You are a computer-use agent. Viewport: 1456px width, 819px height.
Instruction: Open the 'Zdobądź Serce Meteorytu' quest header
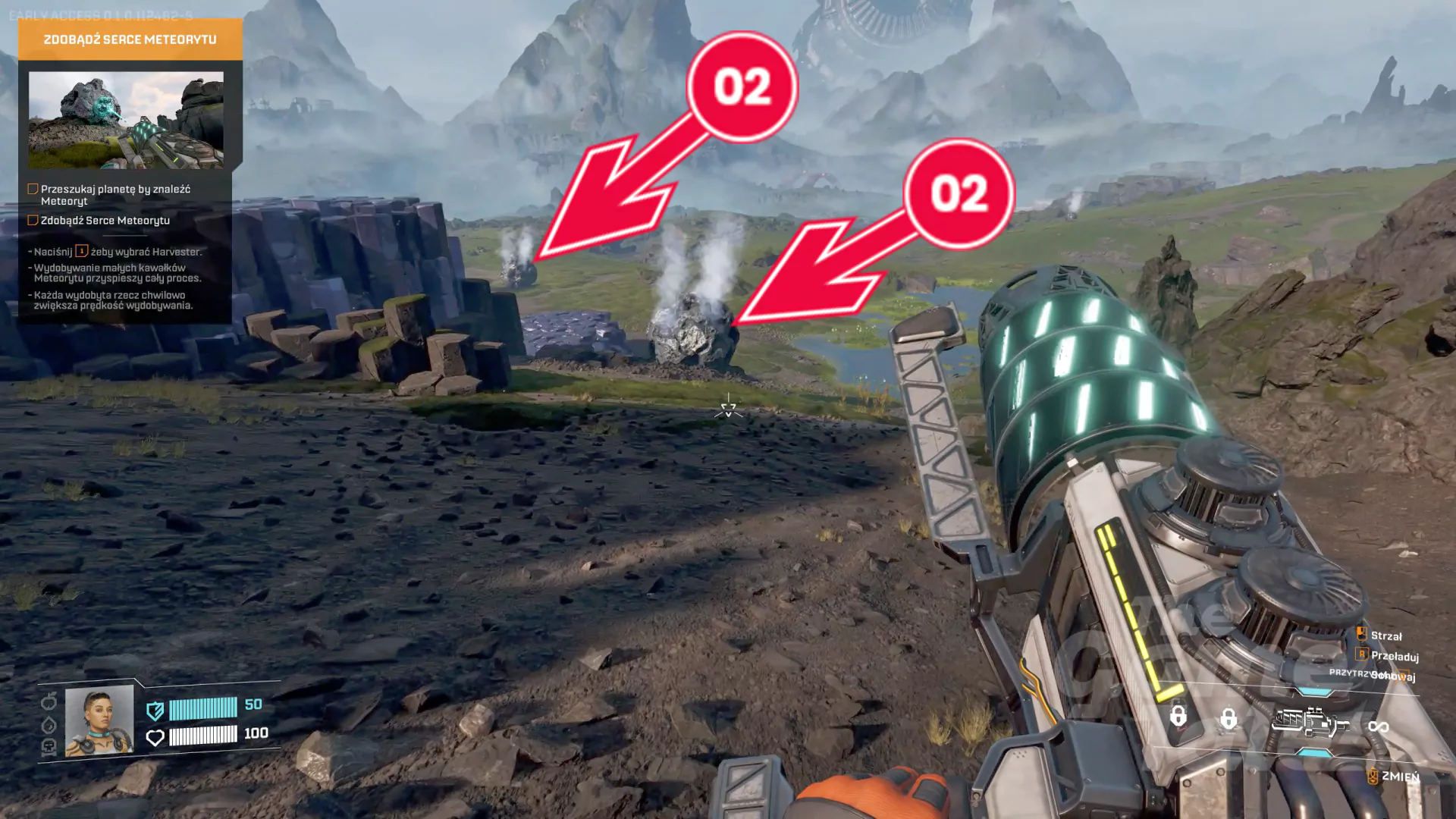tap(130, 39)
